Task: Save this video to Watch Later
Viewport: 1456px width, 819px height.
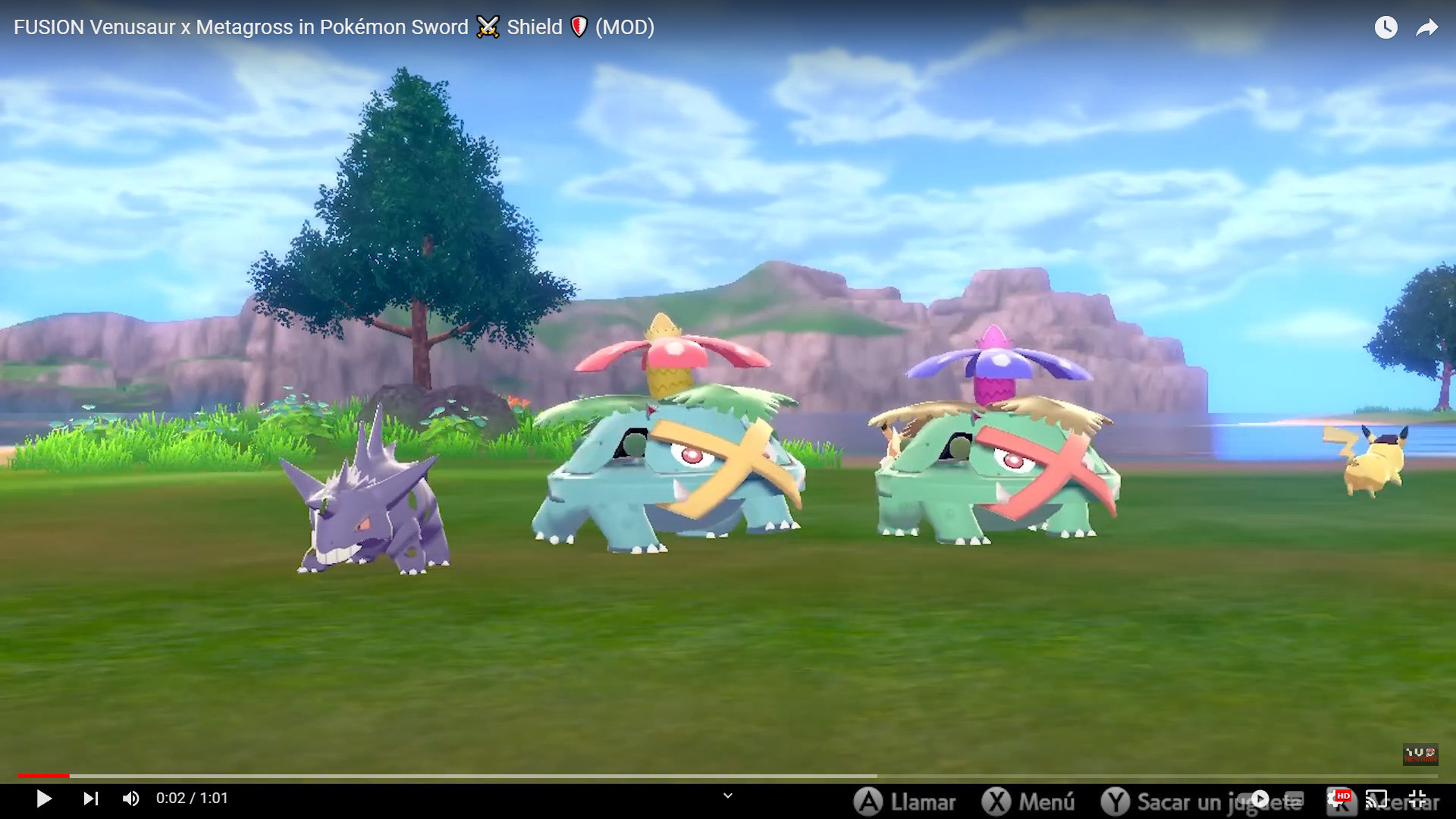Action: click(x=1387, y=27)
